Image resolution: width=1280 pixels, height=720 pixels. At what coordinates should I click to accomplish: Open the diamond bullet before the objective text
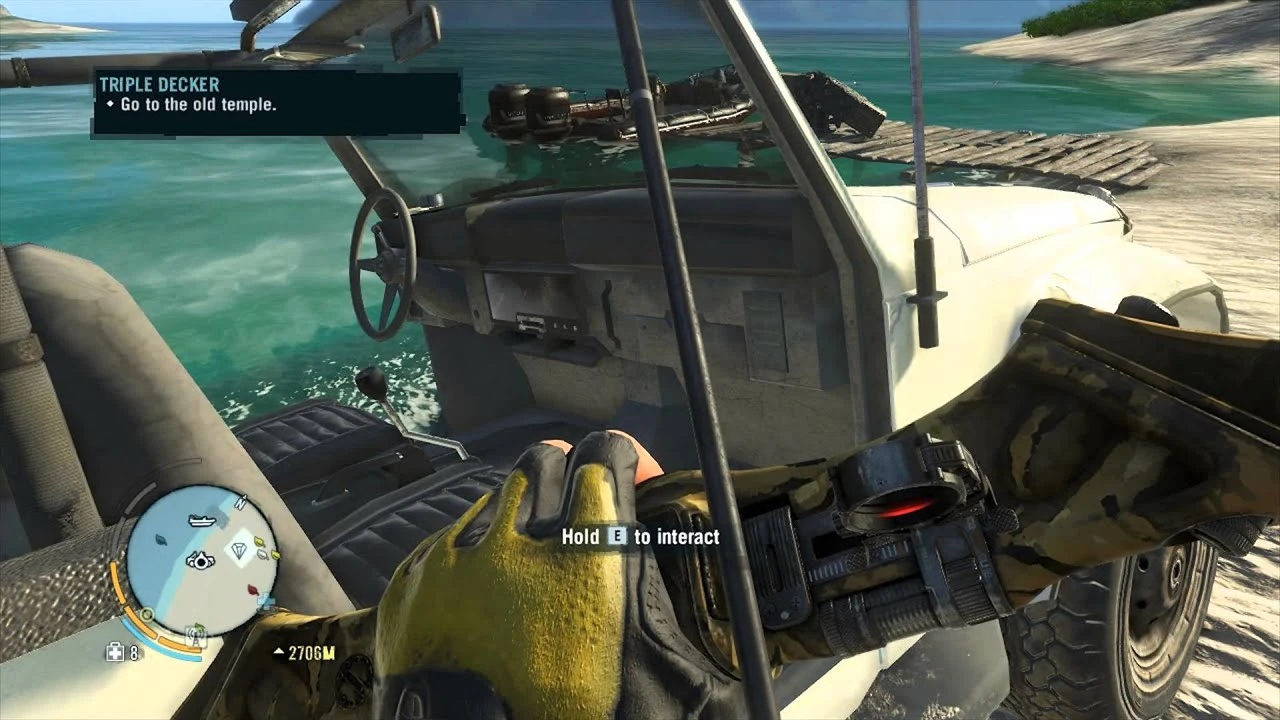pos(112,103)
